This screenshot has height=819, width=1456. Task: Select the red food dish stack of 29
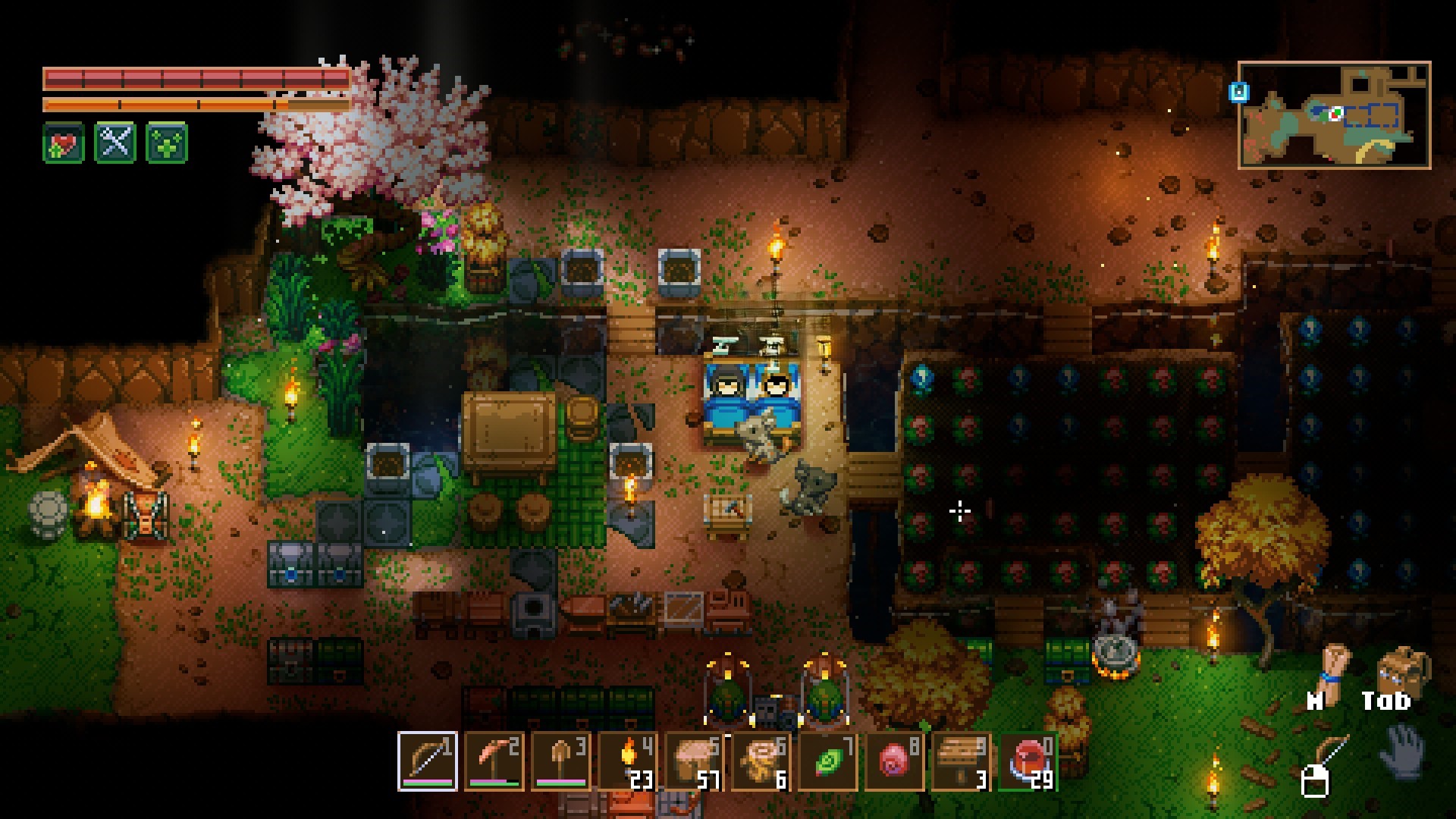pos(1028,761)
